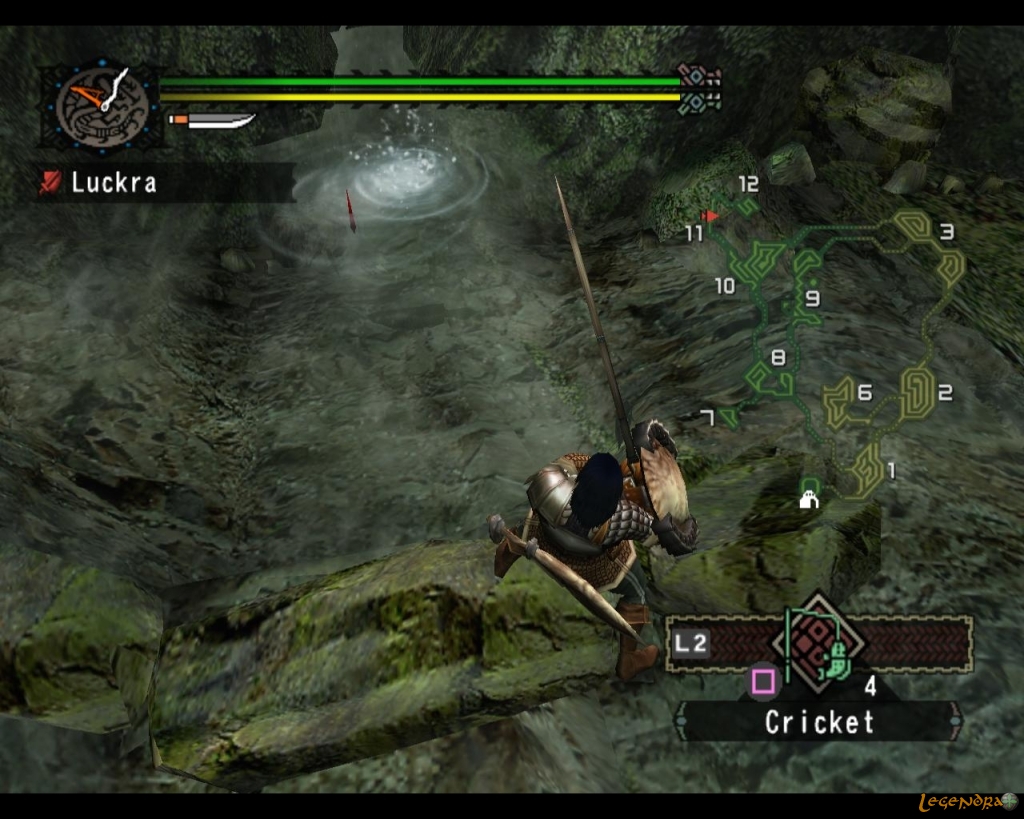Click the red arrow player marker on the map

click(711, 215)
